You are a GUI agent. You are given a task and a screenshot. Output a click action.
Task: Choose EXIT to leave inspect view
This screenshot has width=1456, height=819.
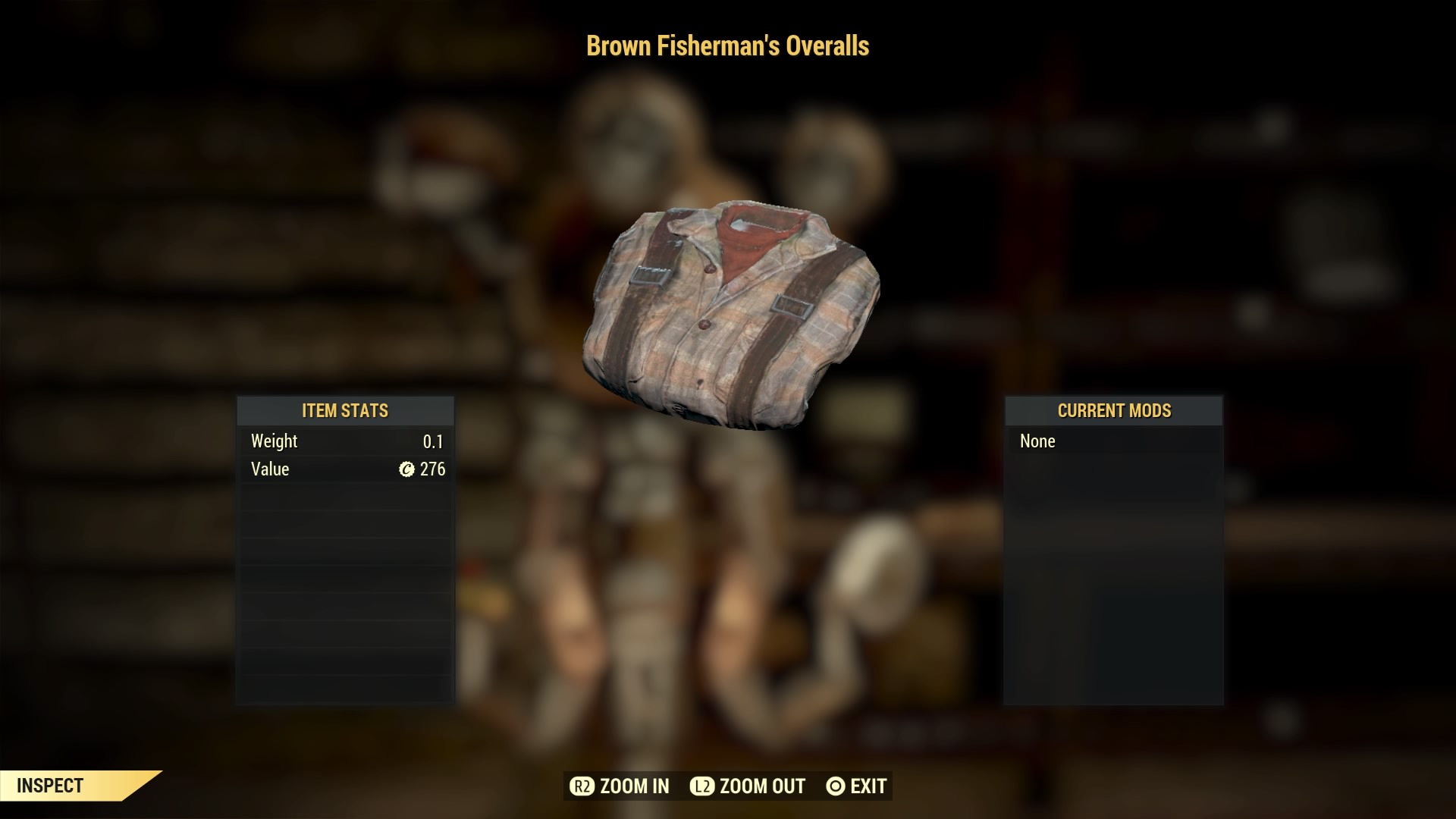(855, 786)
